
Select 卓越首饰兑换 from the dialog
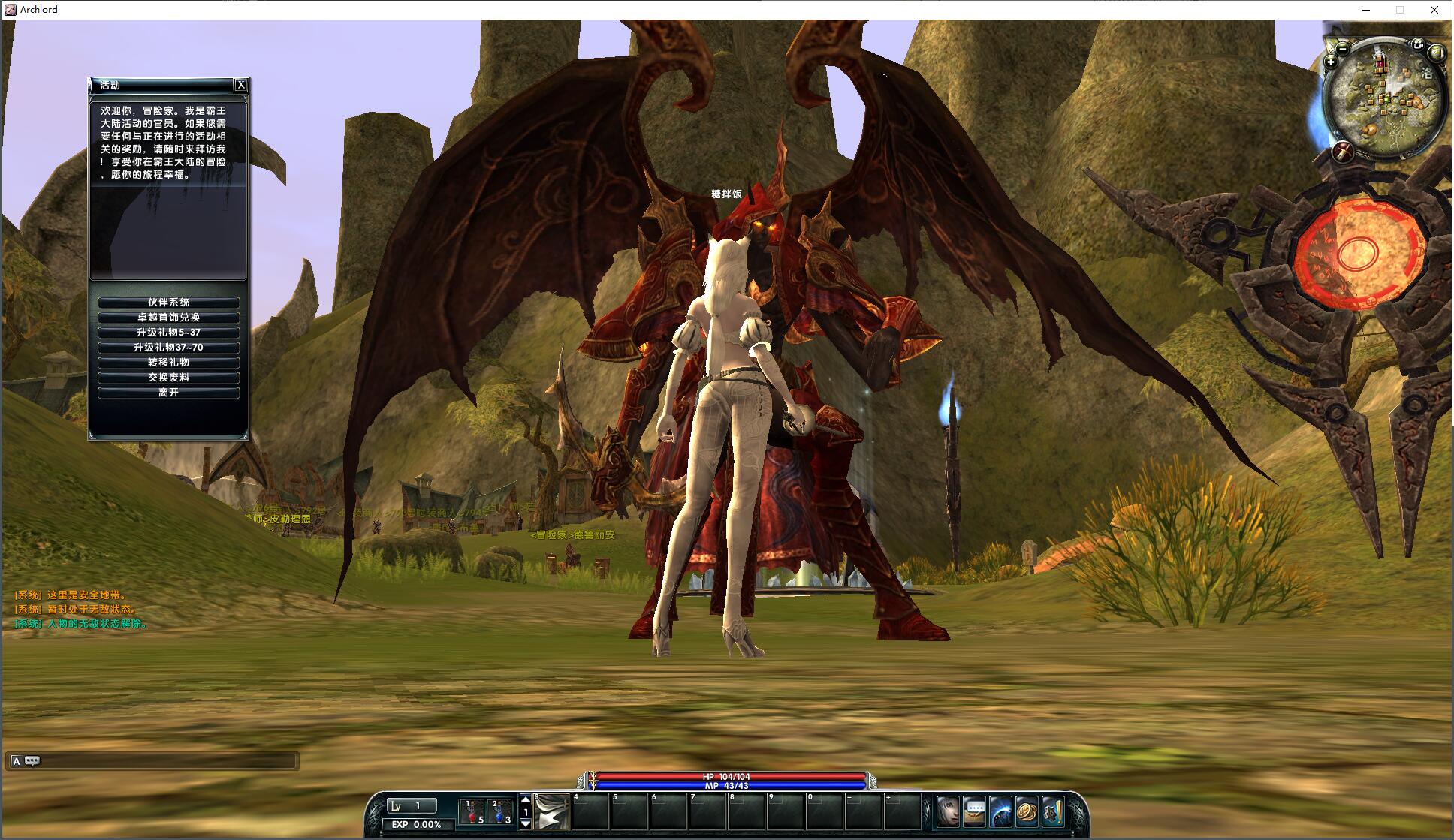coord(168,318)
